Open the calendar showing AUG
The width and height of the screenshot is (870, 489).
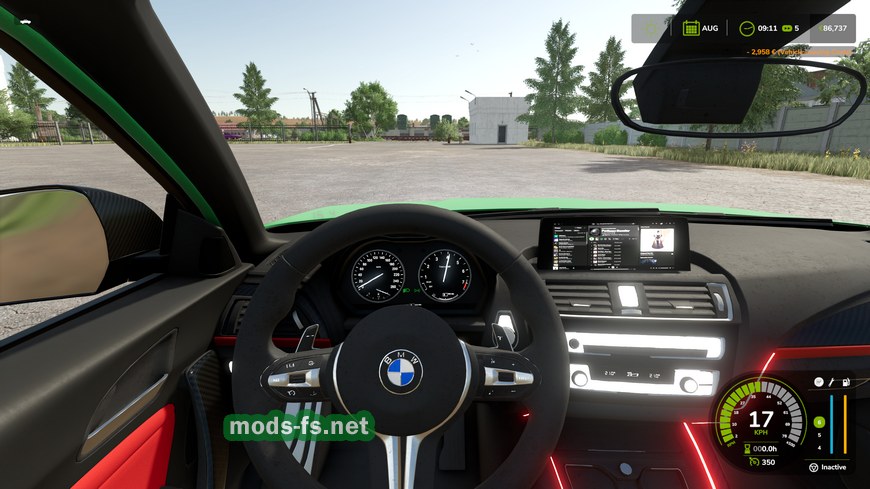tap(690, 28)
